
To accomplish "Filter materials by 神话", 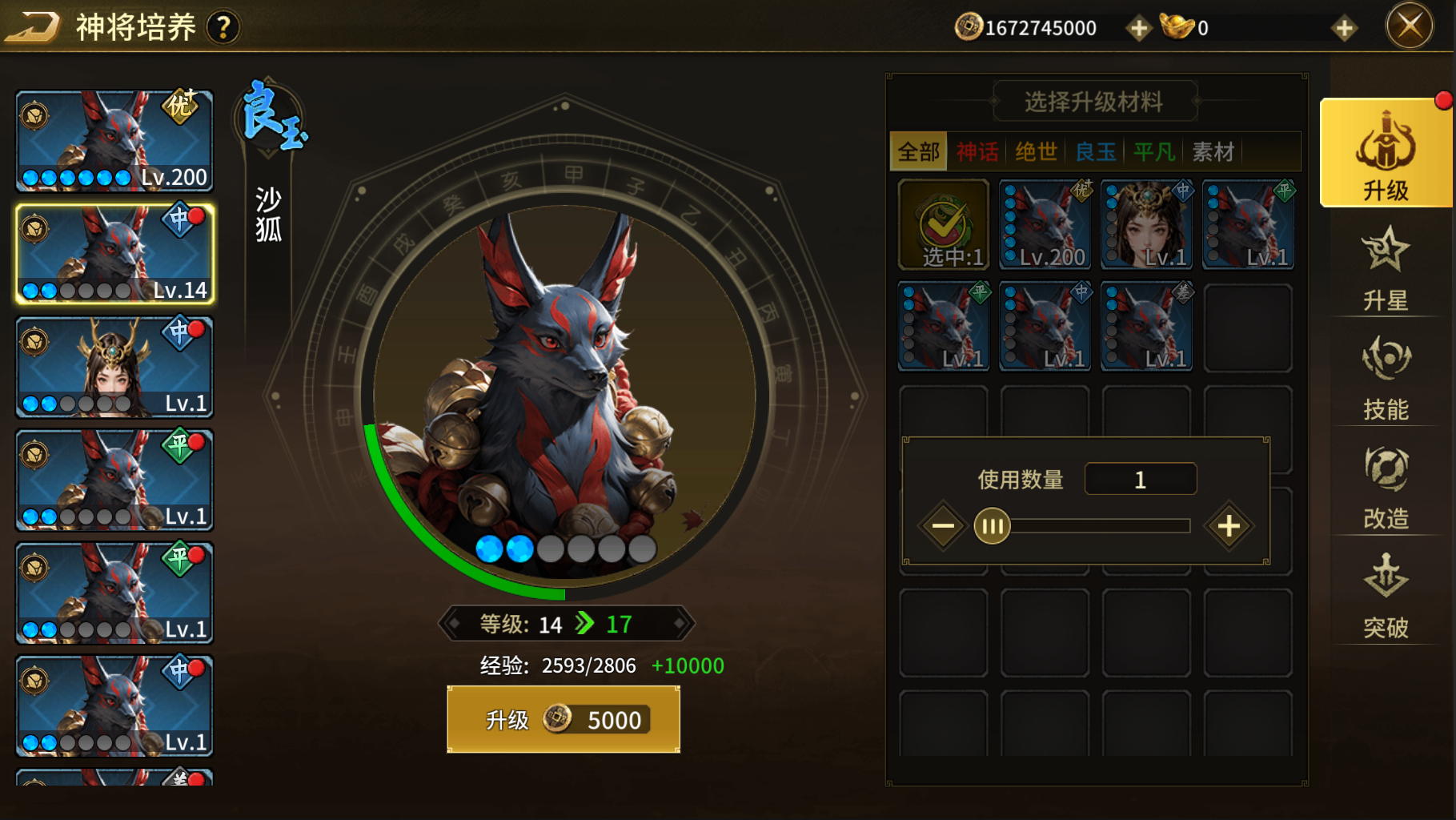I will [x=977, y=151].
